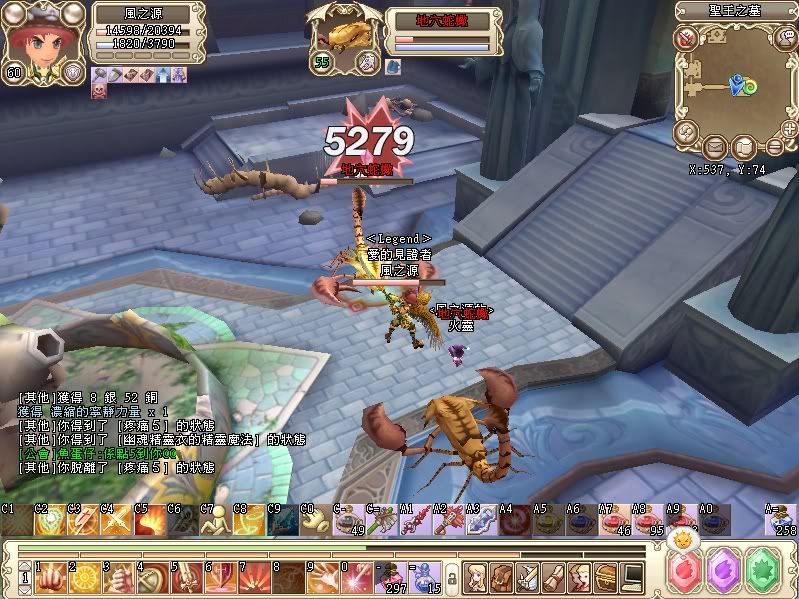Open the backpack inventory icon

pyautogui.click(x=502, y=576)
